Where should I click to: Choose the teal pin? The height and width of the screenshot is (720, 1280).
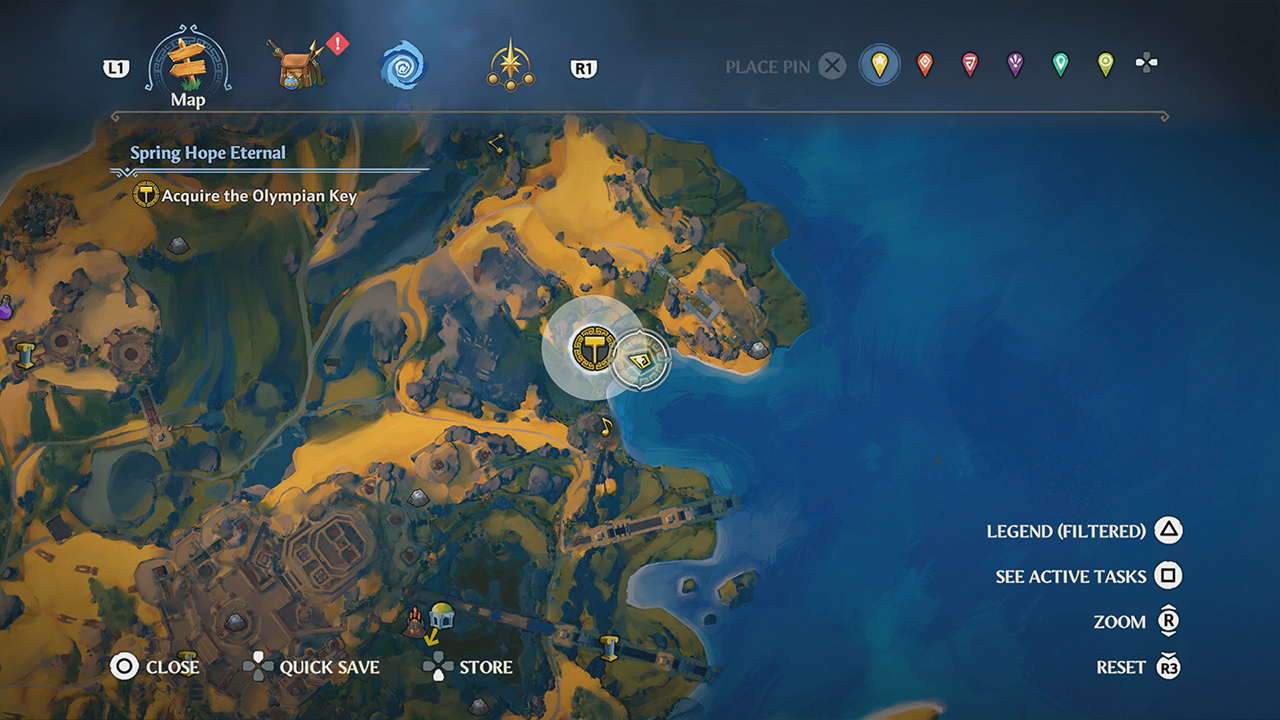(1060, 66)
